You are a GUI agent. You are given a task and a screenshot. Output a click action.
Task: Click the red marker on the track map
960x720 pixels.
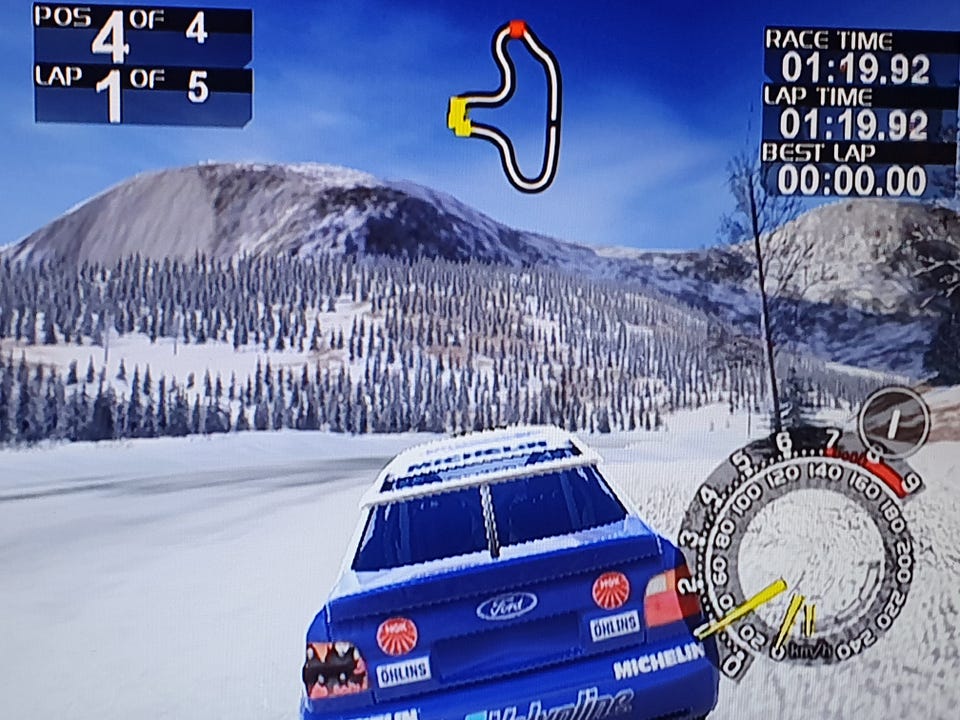516,29
